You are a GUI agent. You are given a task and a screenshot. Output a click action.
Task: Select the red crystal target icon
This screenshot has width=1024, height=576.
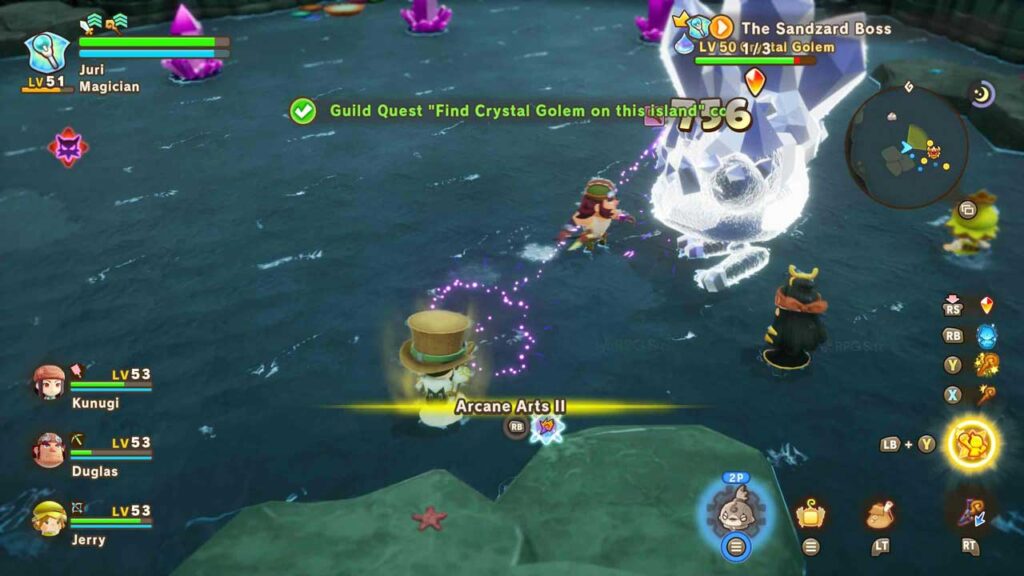click(x=986, y=306)
